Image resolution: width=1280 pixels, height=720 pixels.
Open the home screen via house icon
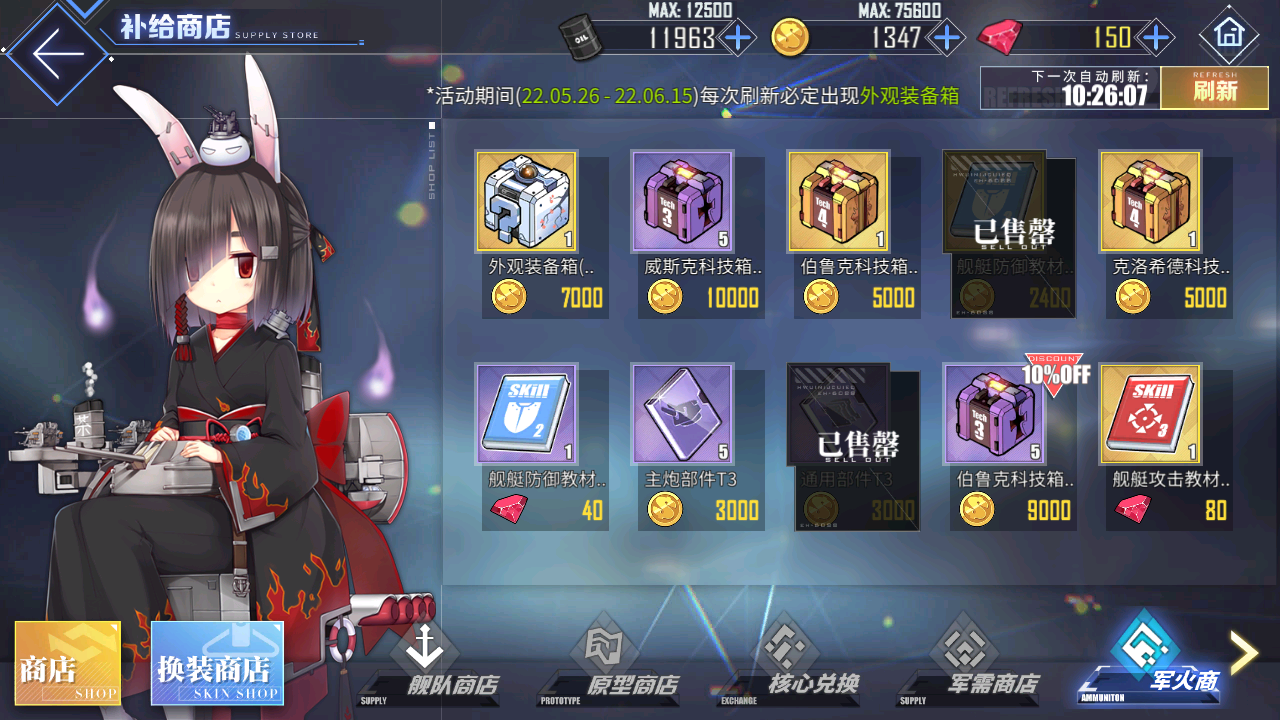pyautogui.click(x=1229, y=36)
